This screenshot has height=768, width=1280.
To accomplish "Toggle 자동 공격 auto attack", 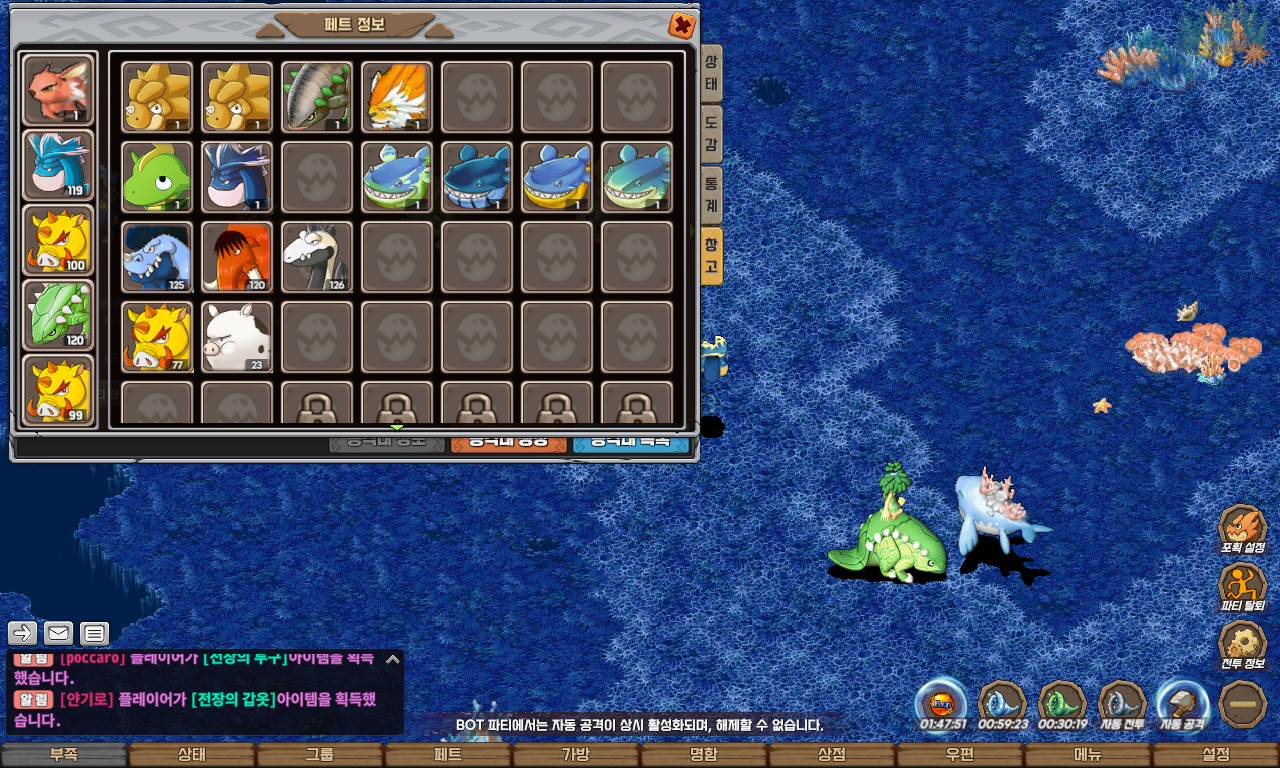I will (1182, 704).
